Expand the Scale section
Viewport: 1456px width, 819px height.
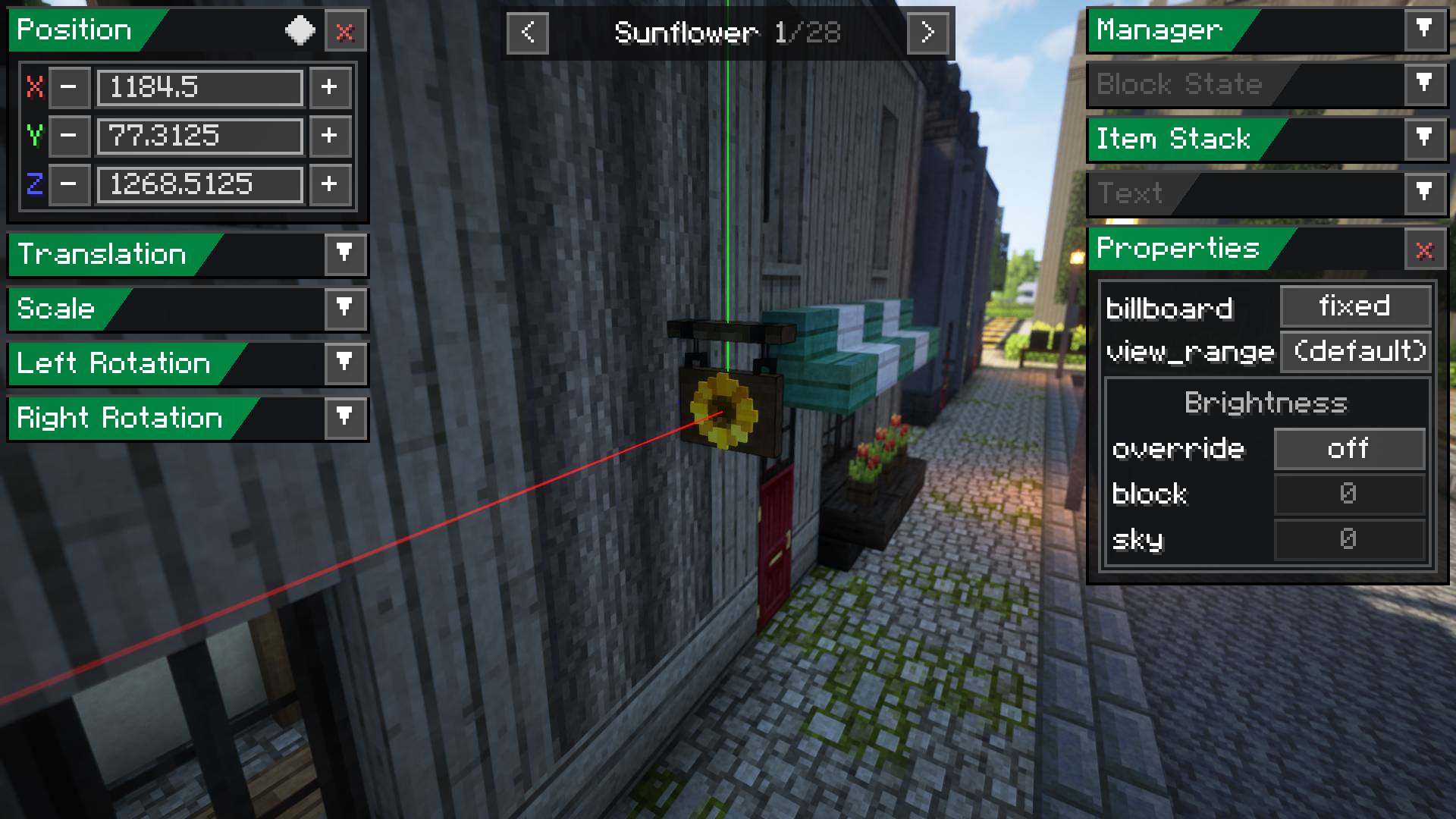[346, 309]
